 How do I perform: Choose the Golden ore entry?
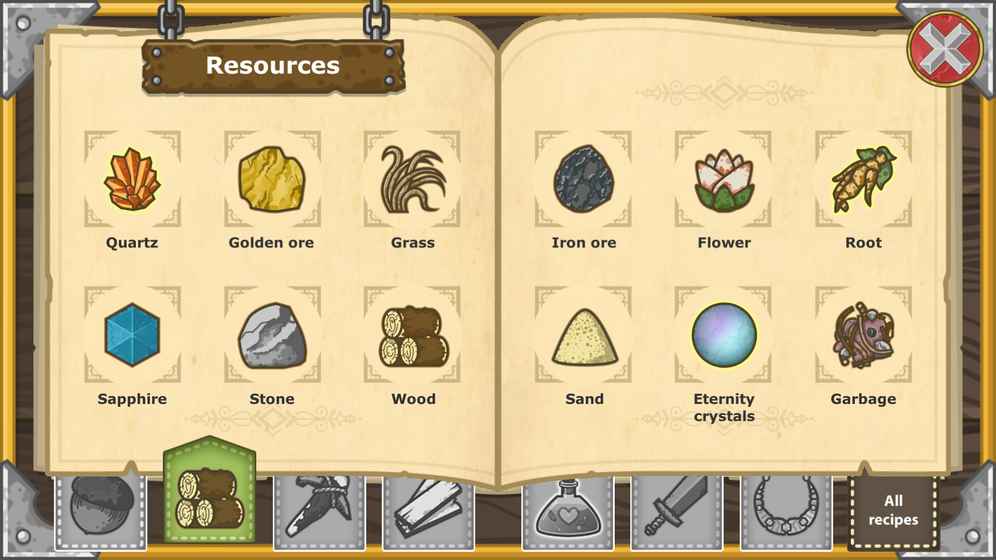(x=272, y=180)
